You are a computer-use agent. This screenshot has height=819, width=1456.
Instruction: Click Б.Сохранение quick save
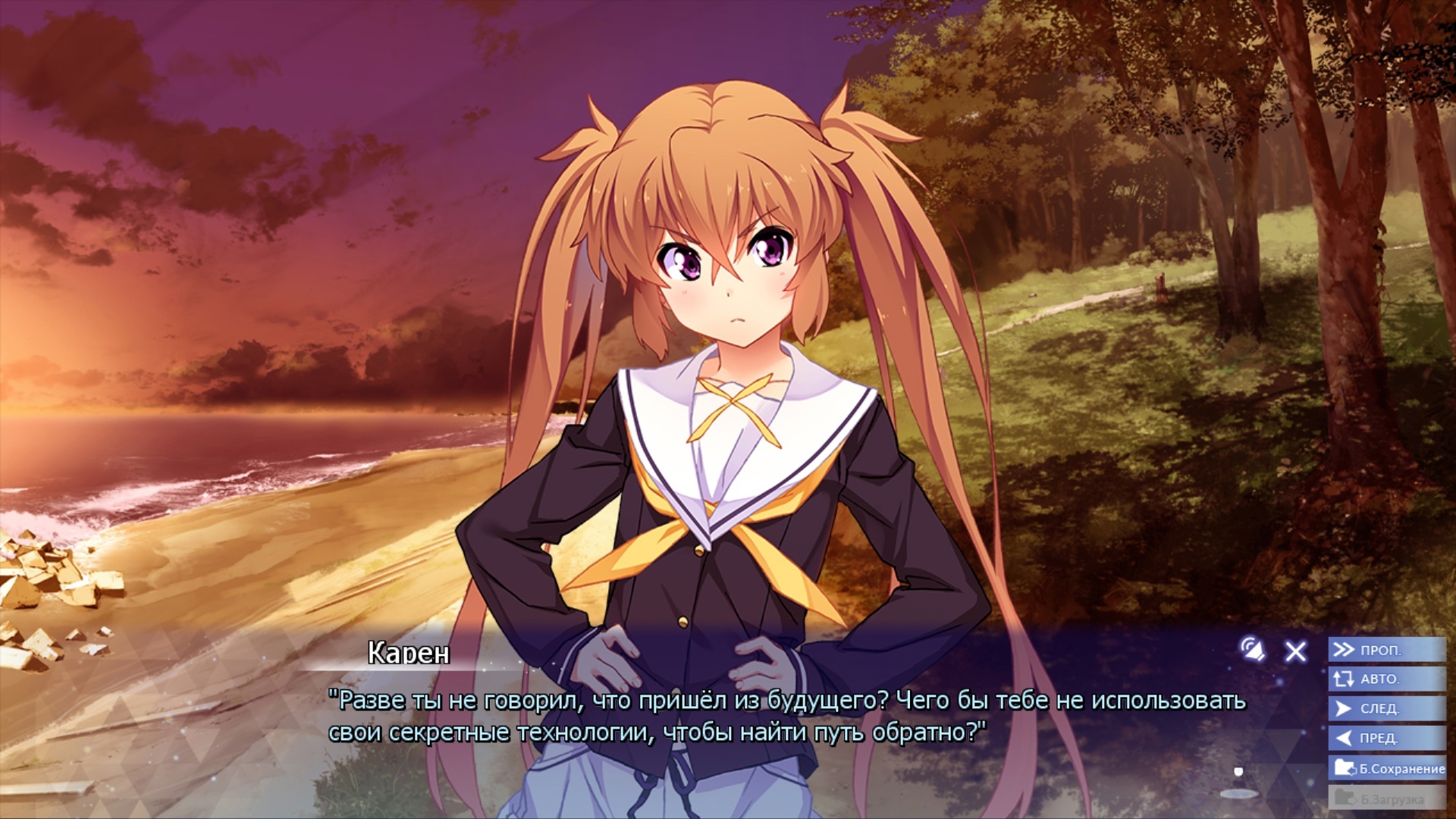coord(1388,768)
